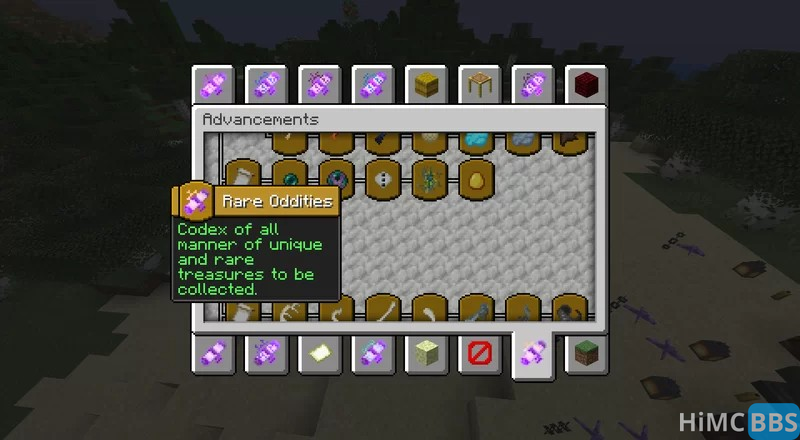Switch to the red barrier sign tab
The width and height of the screenshot is (800, 440).
click(479, 352)
